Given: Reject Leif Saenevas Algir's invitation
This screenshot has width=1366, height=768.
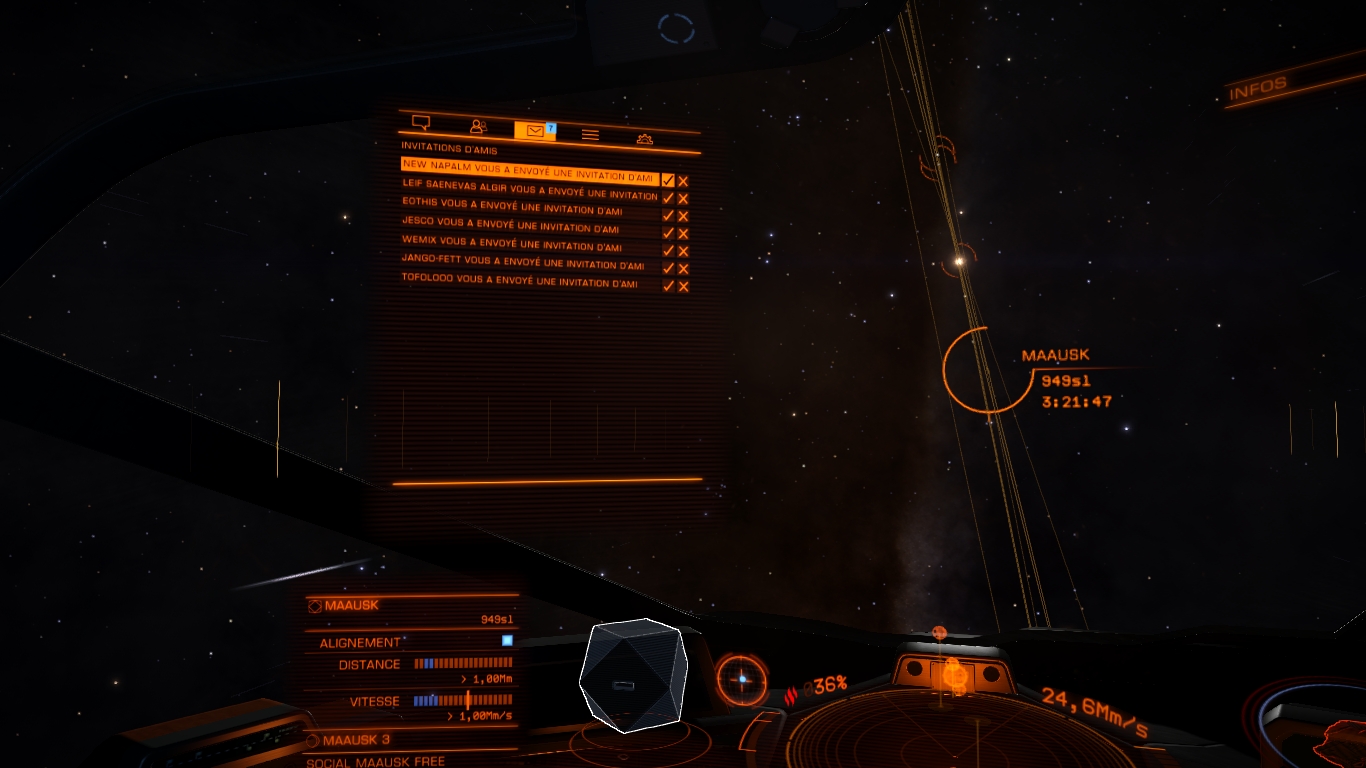Looking at the screenshot, I should 683,199.
